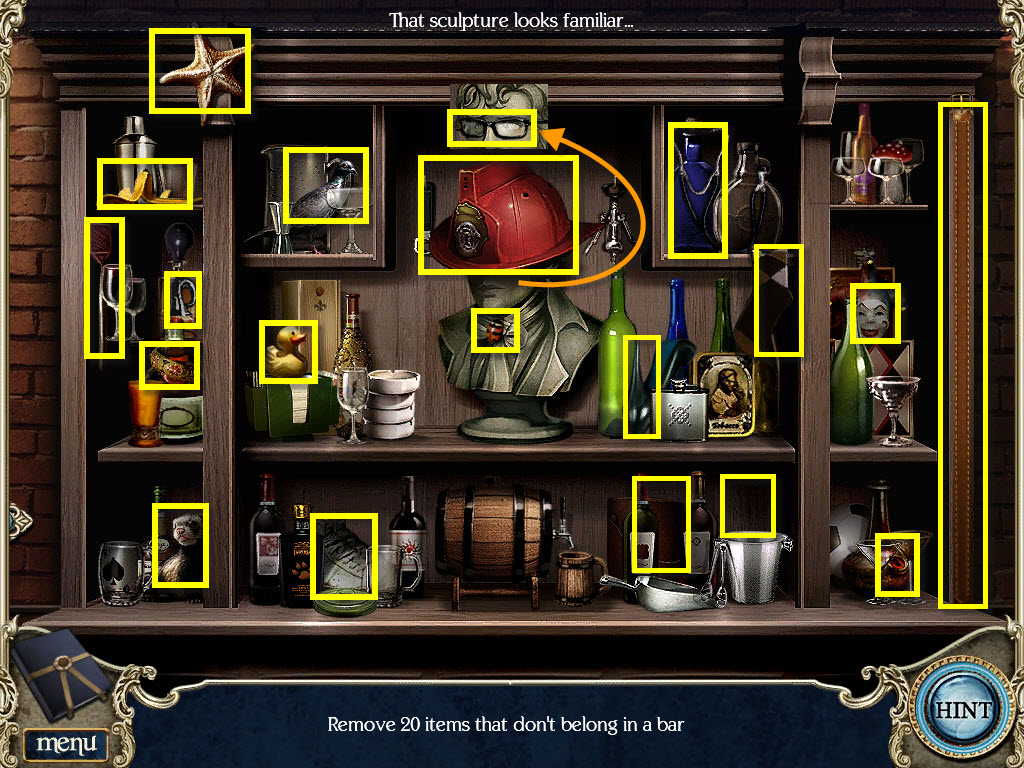Viewport: 1024px width, 768px height.
Task: Open the blue journal book
Action: (x=64, y=672)
